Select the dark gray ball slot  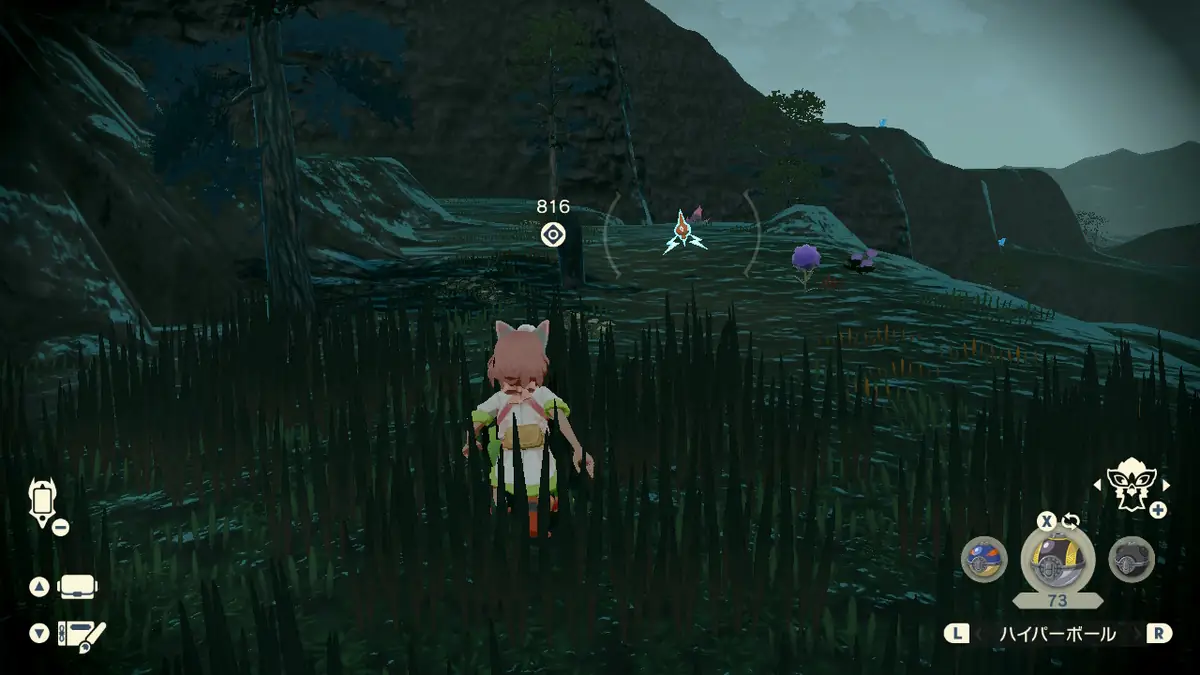[x=1131, y=559]
